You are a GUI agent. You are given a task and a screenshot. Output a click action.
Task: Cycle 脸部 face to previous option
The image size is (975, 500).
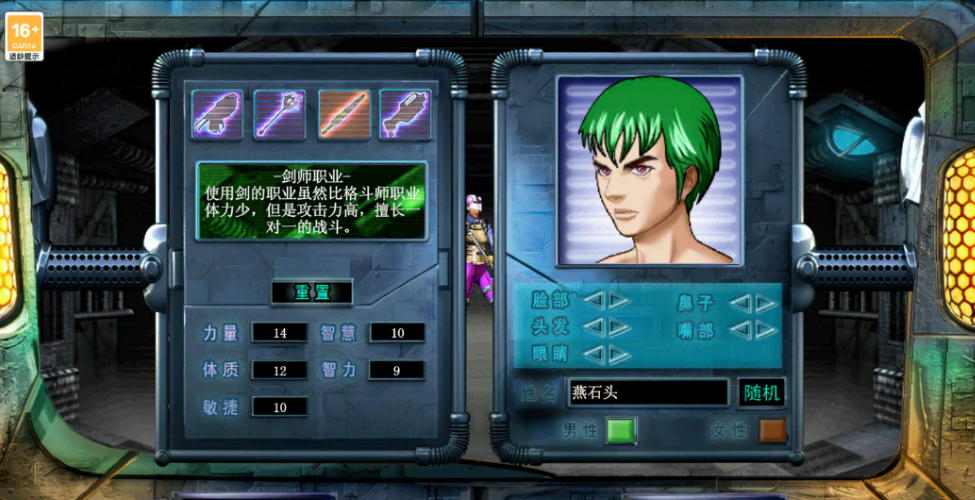pos(594,300)
